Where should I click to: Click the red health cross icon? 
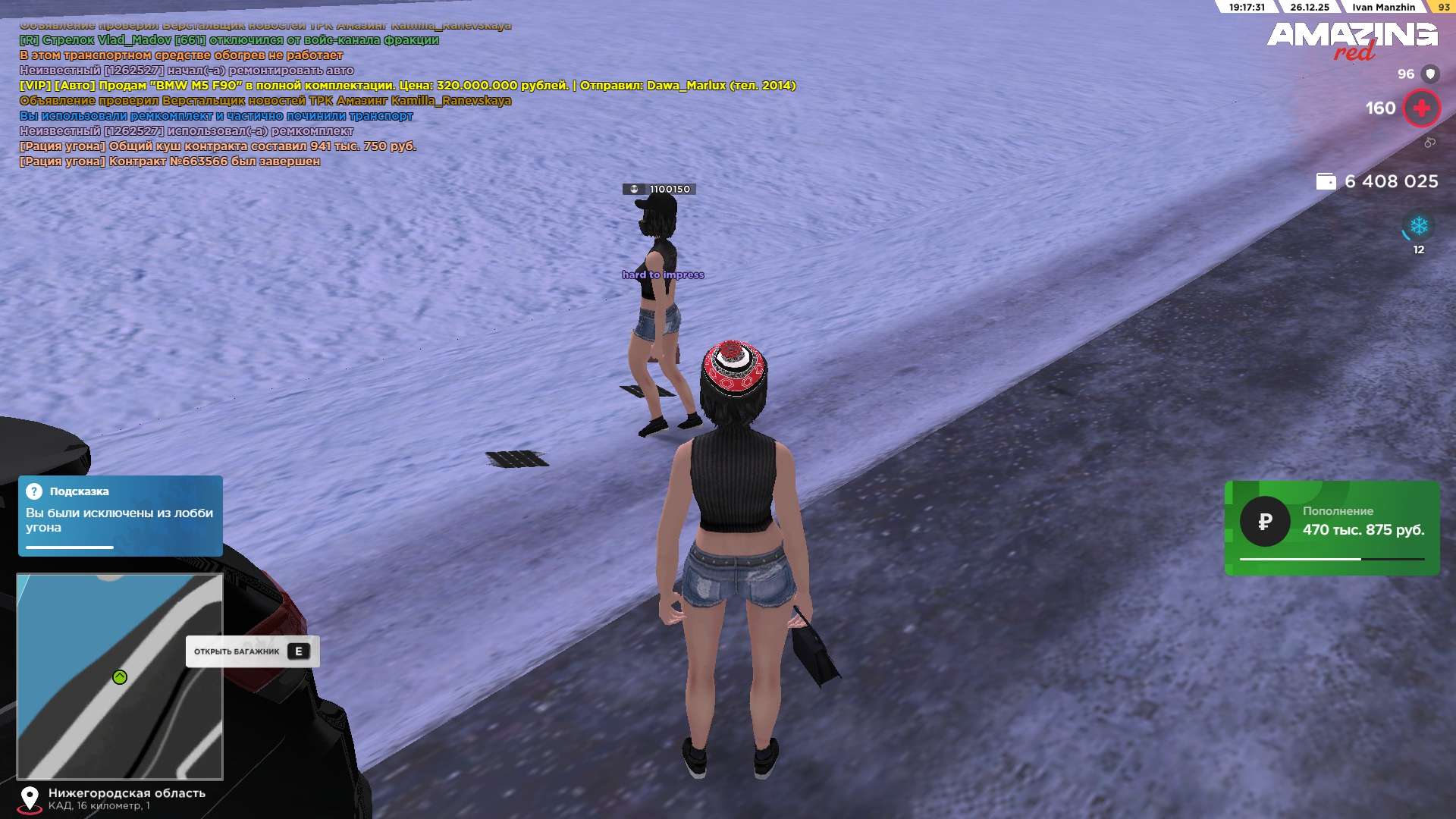1421,108
